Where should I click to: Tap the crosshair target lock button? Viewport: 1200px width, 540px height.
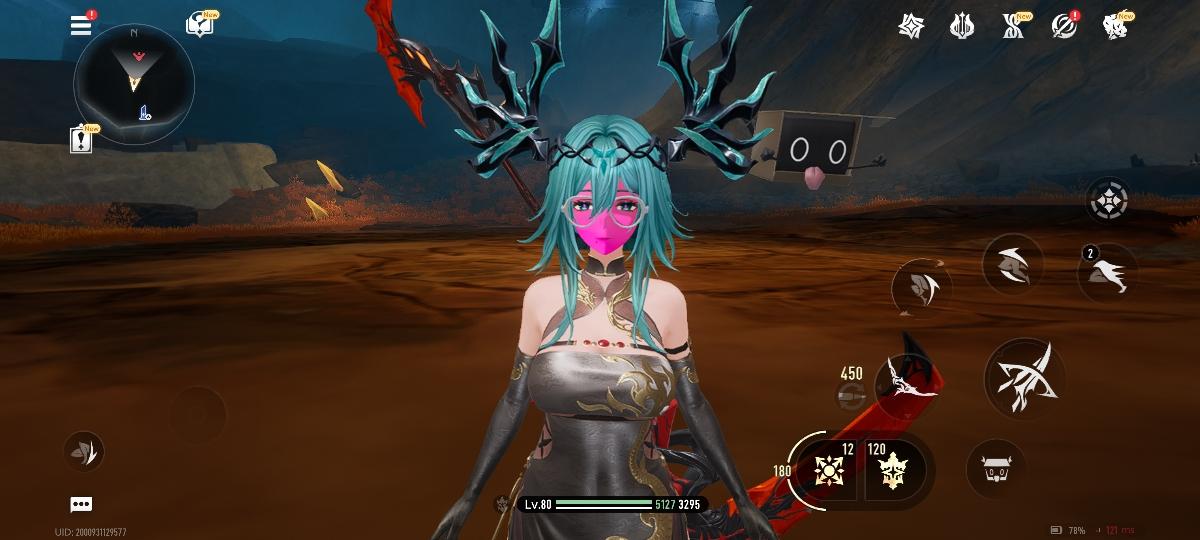(1108, 201)
